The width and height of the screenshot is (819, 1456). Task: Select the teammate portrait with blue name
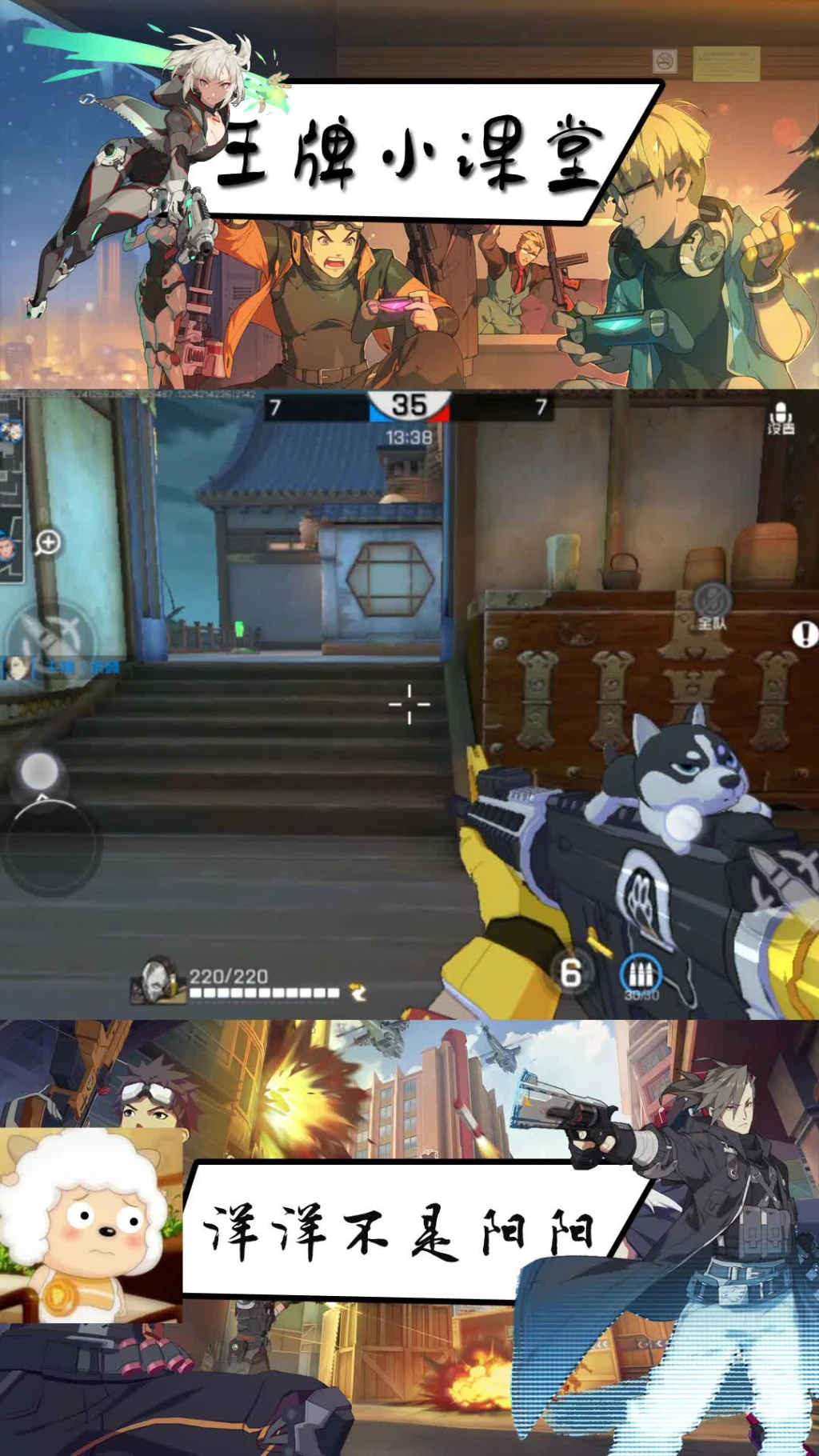16,667
